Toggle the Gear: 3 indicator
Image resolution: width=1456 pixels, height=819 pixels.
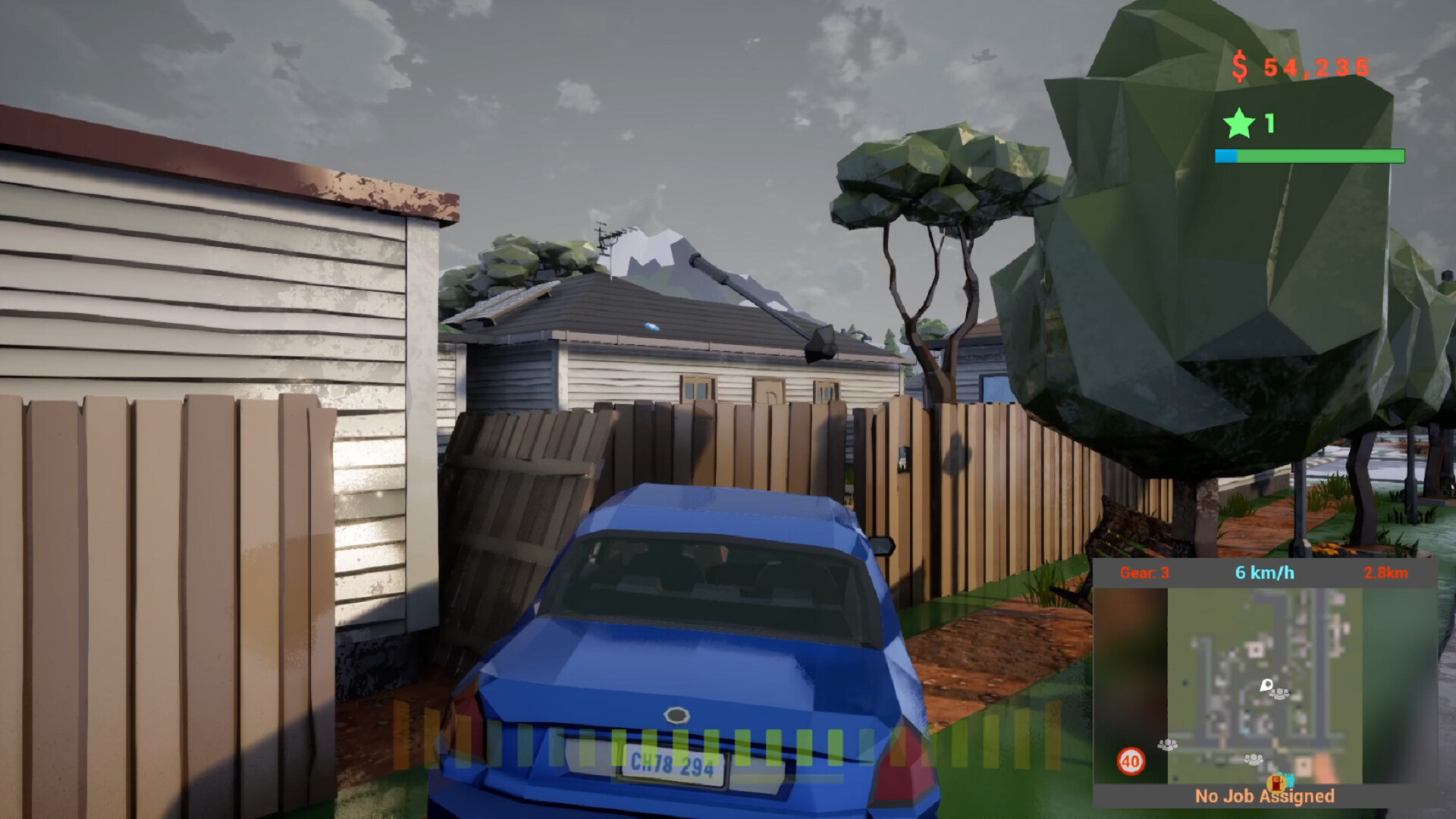tap(1144, 574)
